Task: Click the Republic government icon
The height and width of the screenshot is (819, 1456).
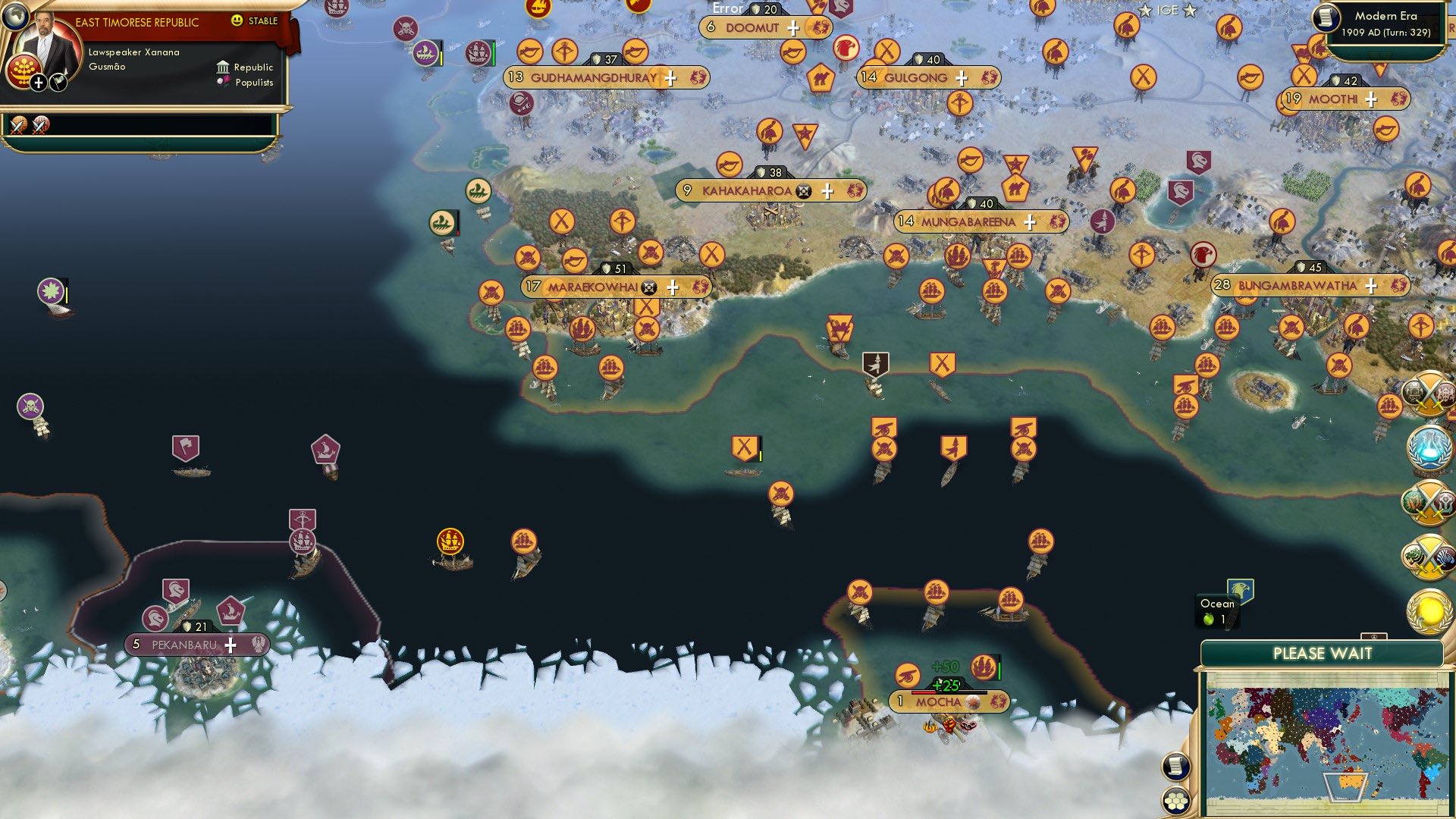Action: [x=223, y=67]
